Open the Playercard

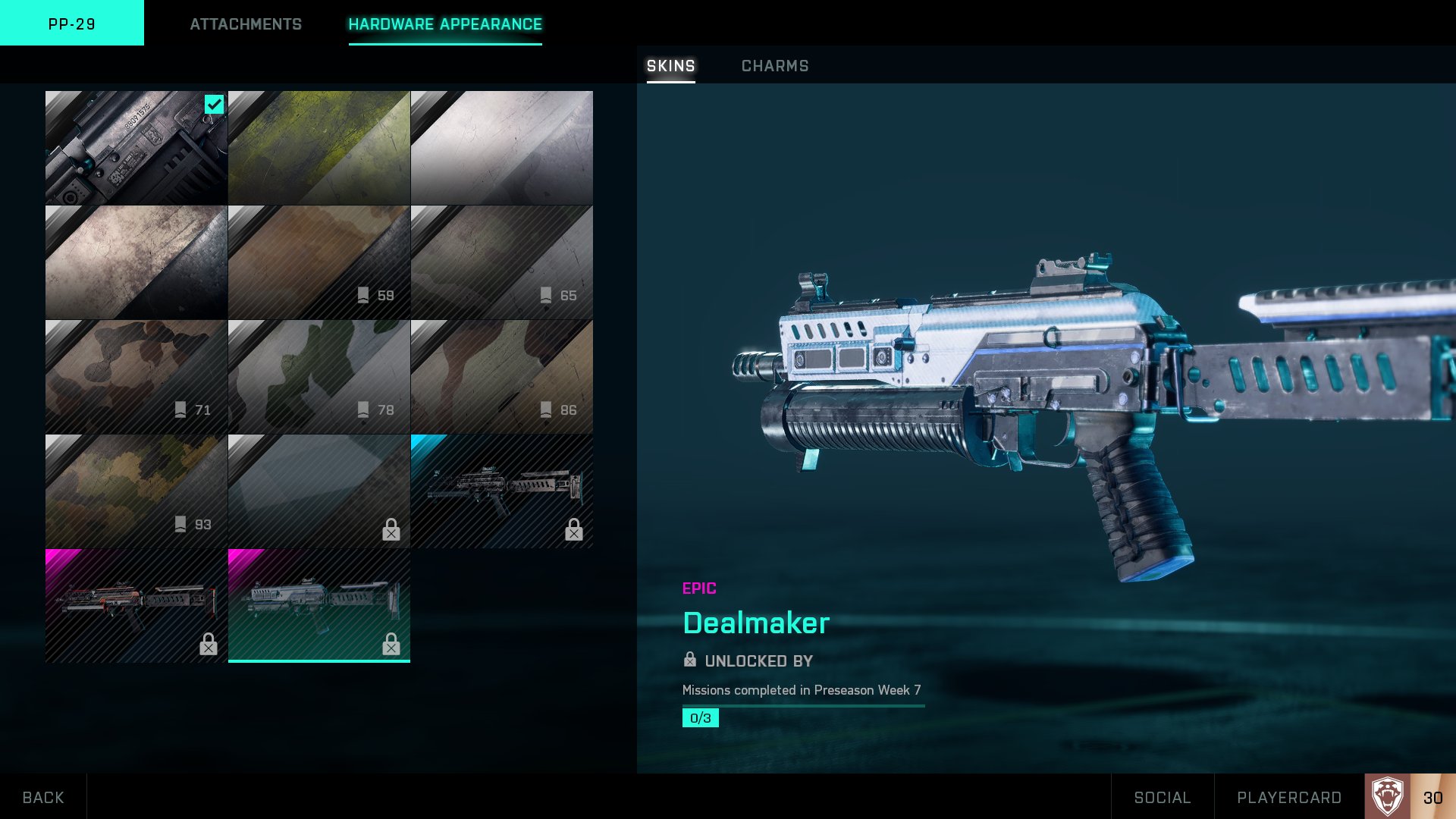pos(1288,797)
